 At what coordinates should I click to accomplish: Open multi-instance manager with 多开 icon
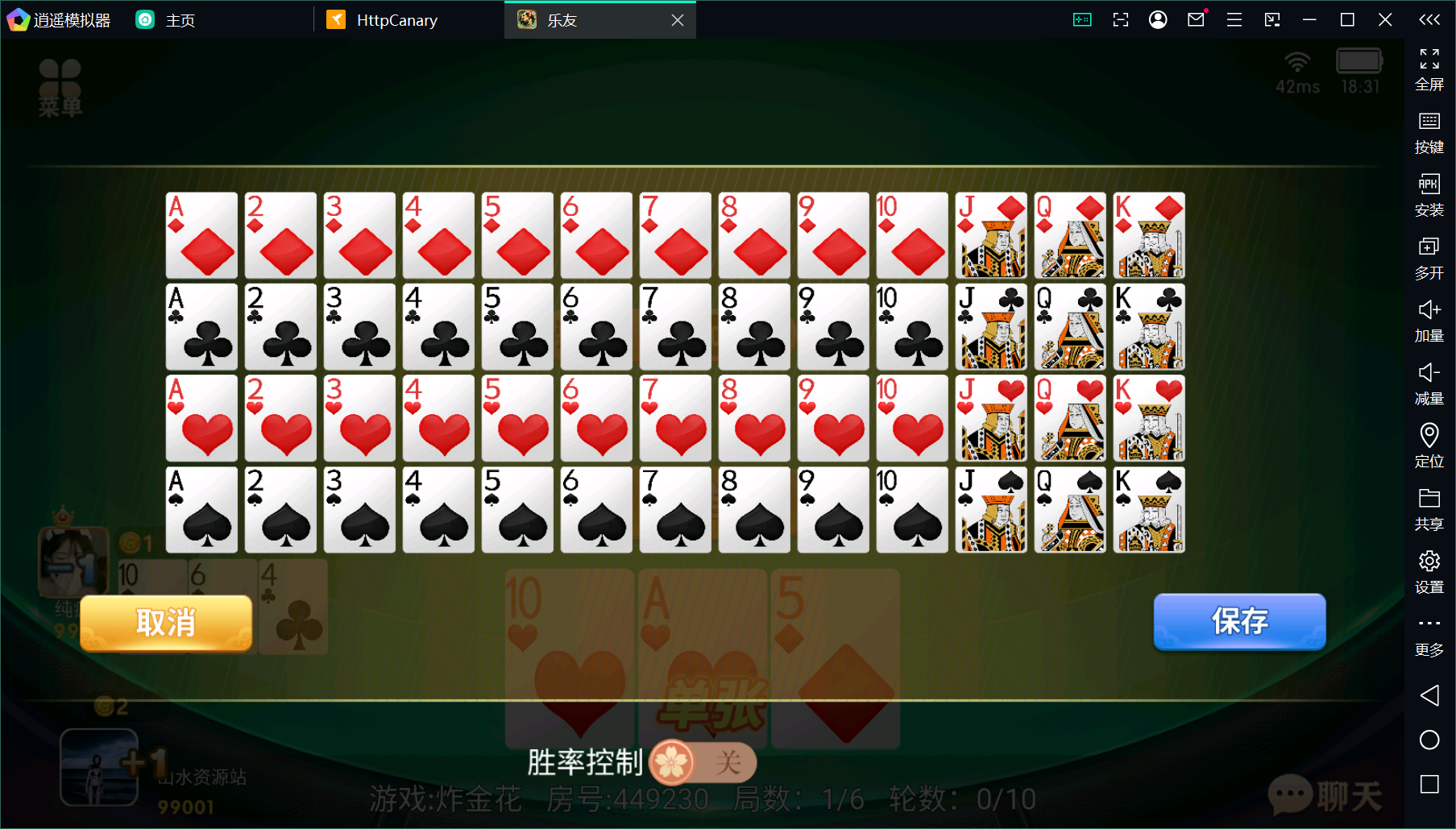tap(1429, 254)
